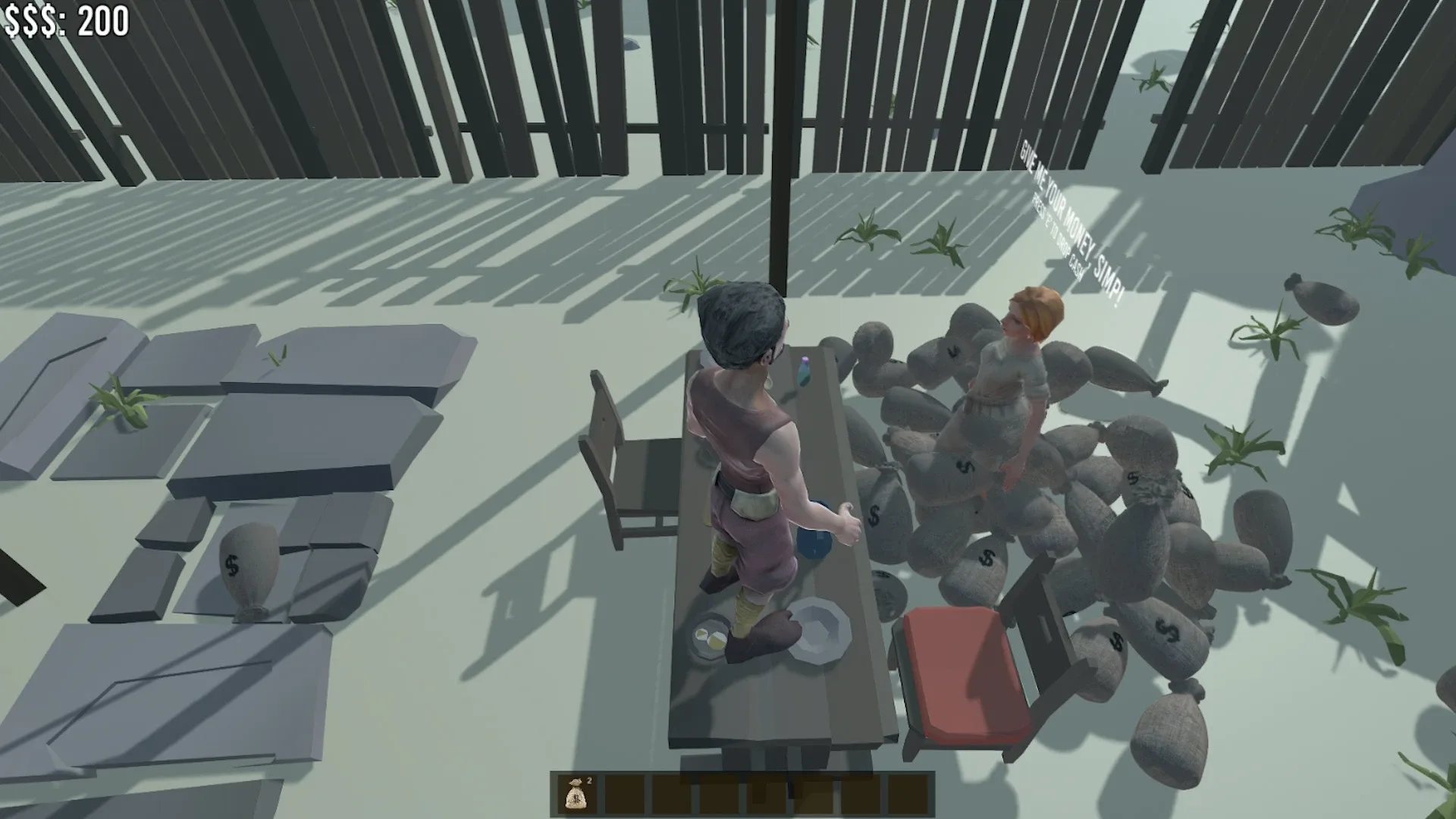The width and height of the screenshot is (1456, 819).
Task: Click the item count badge showing 2
Action: pos(589,781)
